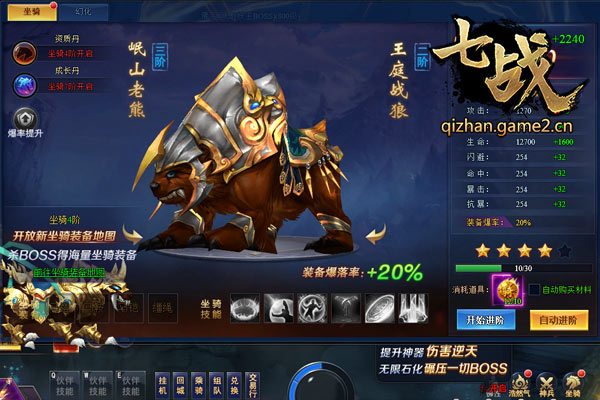Open the 兑换 exchange button
Image resolution: width=600 pixels, height=400 pixels.
click(240, 386)
